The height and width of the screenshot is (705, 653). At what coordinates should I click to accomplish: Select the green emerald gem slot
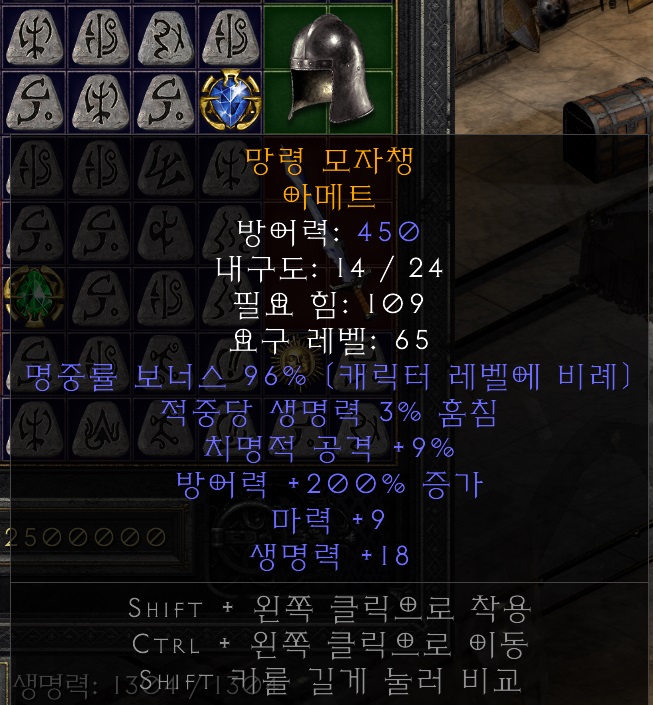(29, 297)
